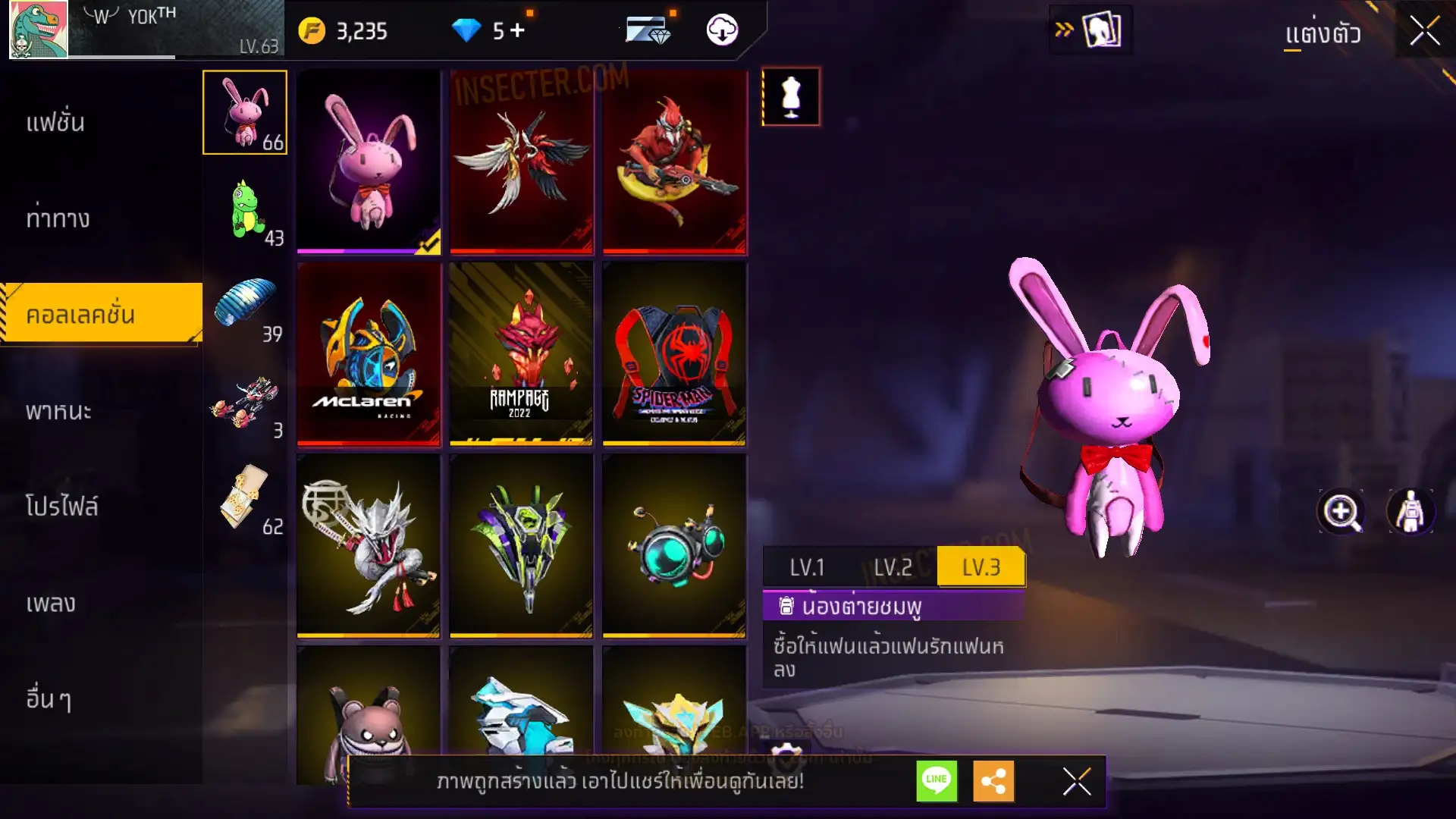This screenshot has width=1456, height=819.
Task: Share the image via LINE
Action: pos(937,780)
